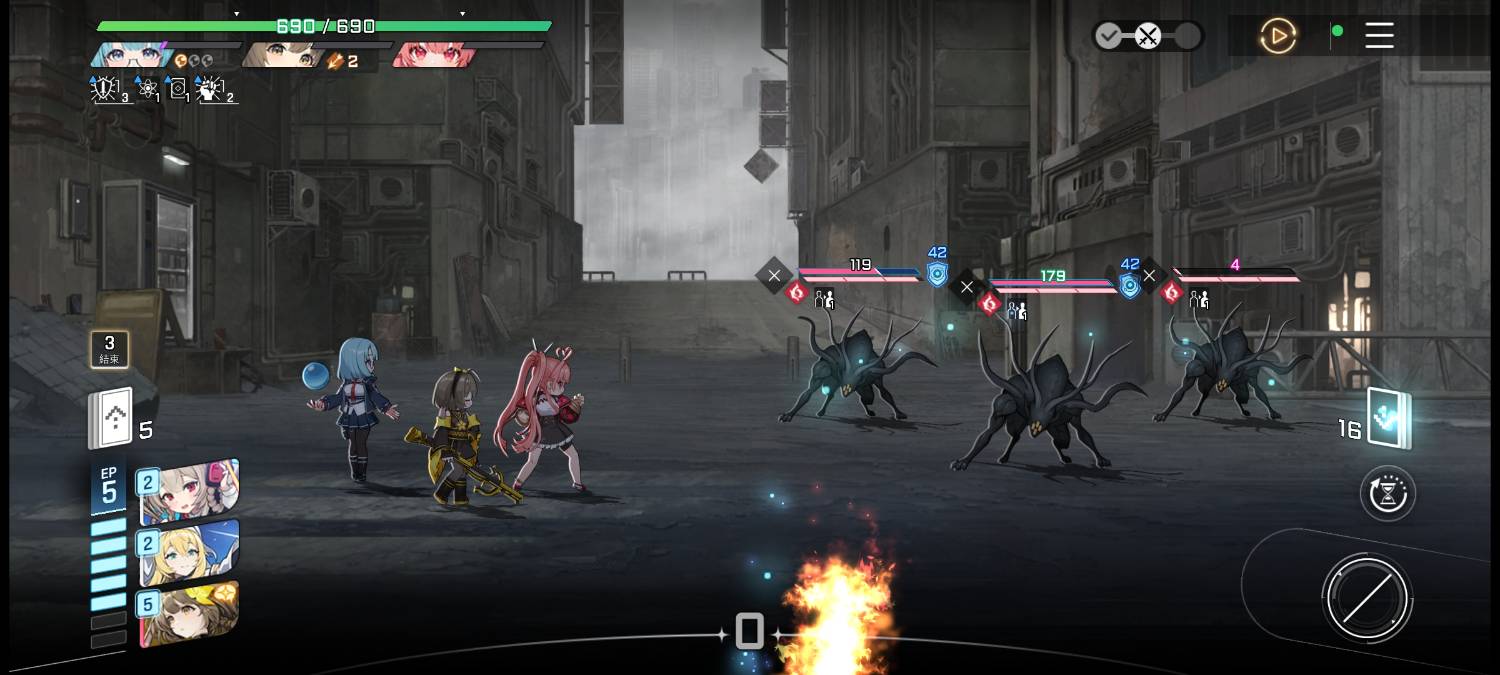Image resolution: width=1500 pixels, height=675 pixels.
Task: Open the discard pile showing 5 cards
Action: pos(112,418)
